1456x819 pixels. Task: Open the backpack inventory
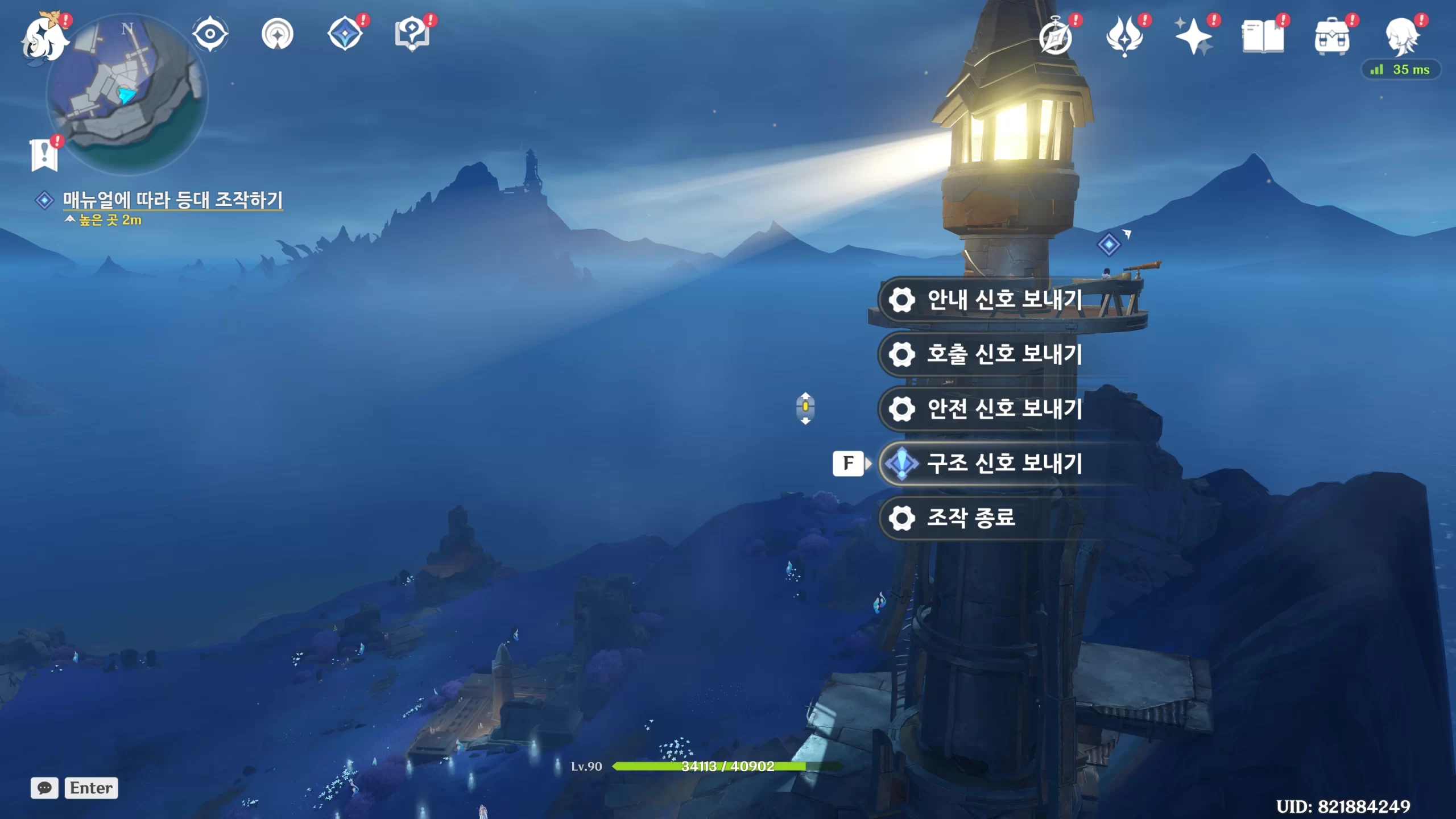(1331, 38)
